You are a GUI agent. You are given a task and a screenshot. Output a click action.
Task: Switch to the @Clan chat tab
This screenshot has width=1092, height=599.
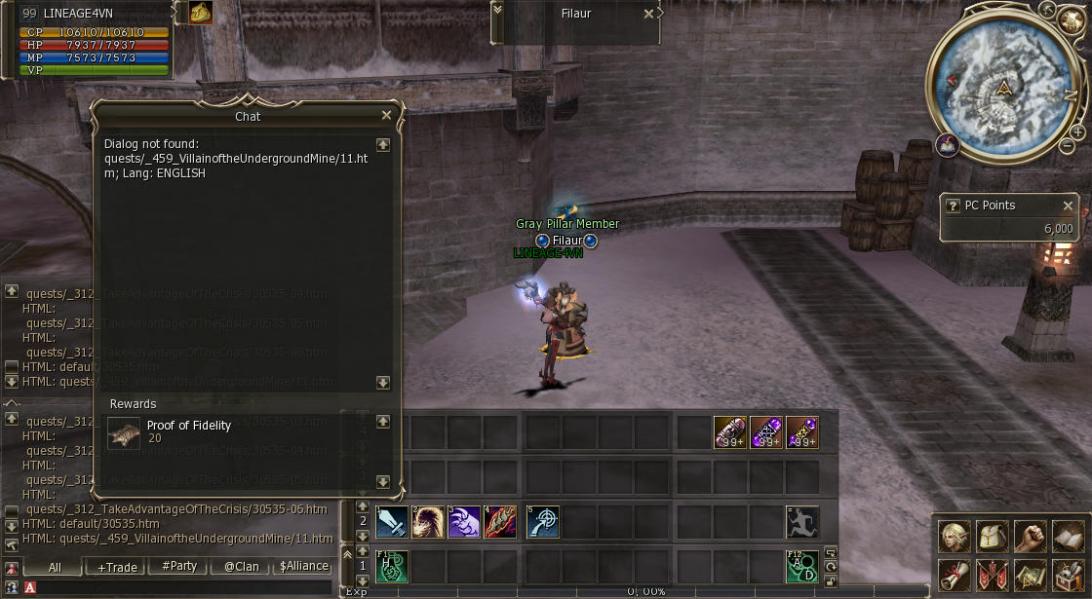[241, 567]
